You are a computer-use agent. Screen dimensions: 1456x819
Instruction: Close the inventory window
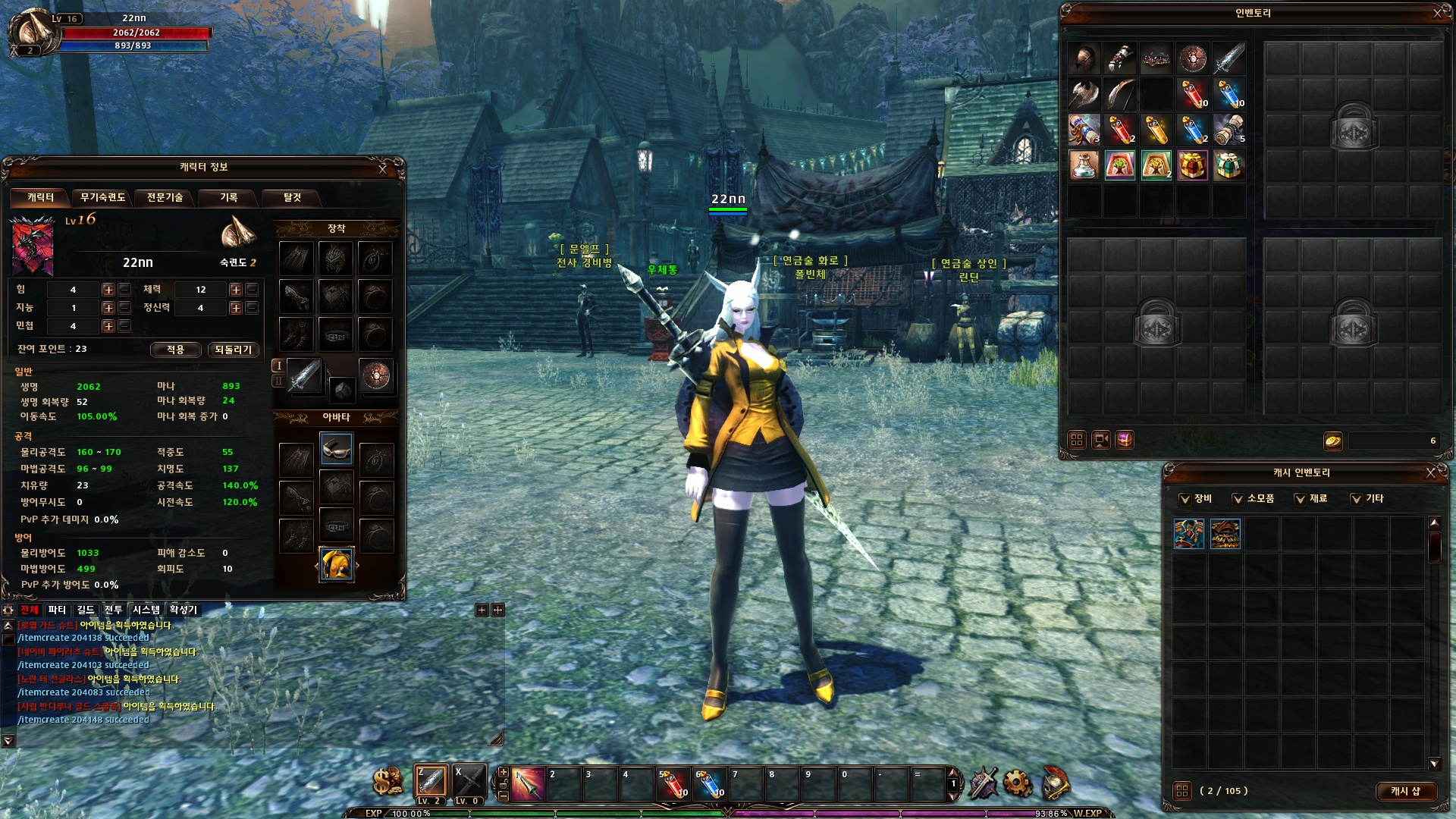(1437, 14)
